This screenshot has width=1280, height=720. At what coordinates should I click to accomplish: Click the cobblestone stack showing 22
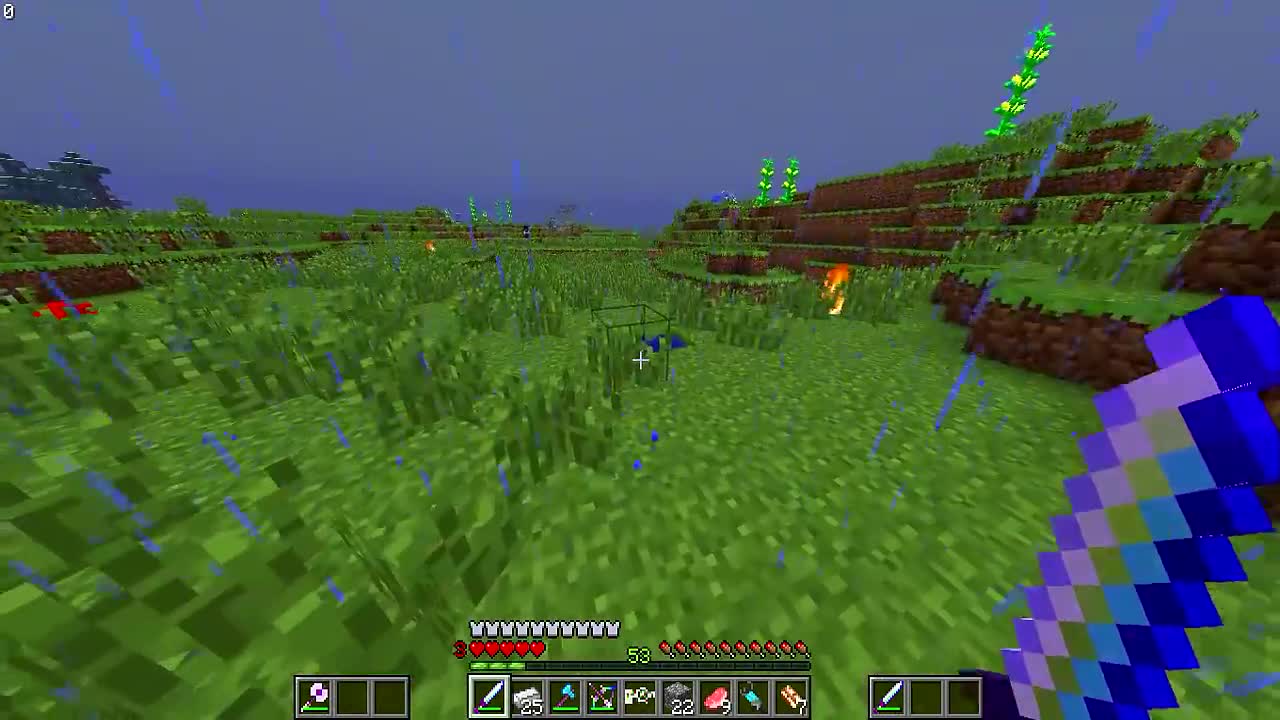coord(678,695)
